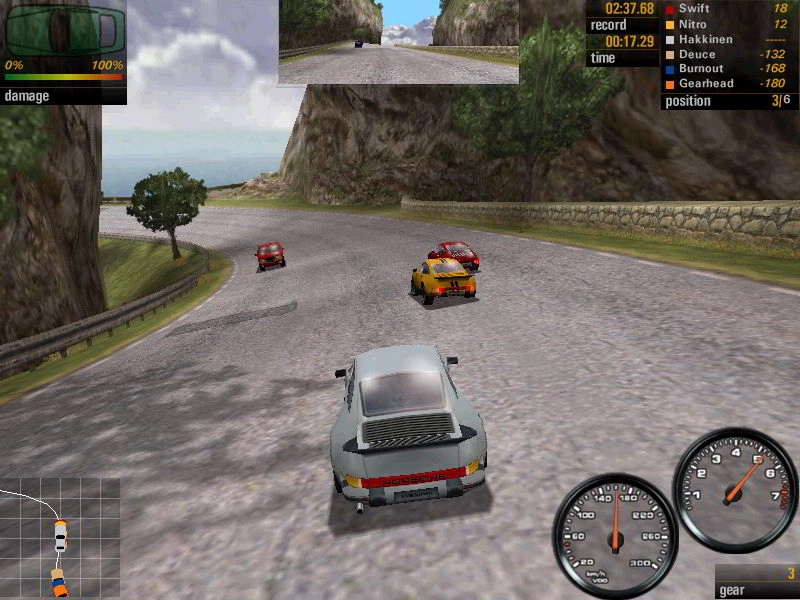Click the green car damage icon
Image resolution: width=800 pixels, height=600 pixels.
coord(64,31)
